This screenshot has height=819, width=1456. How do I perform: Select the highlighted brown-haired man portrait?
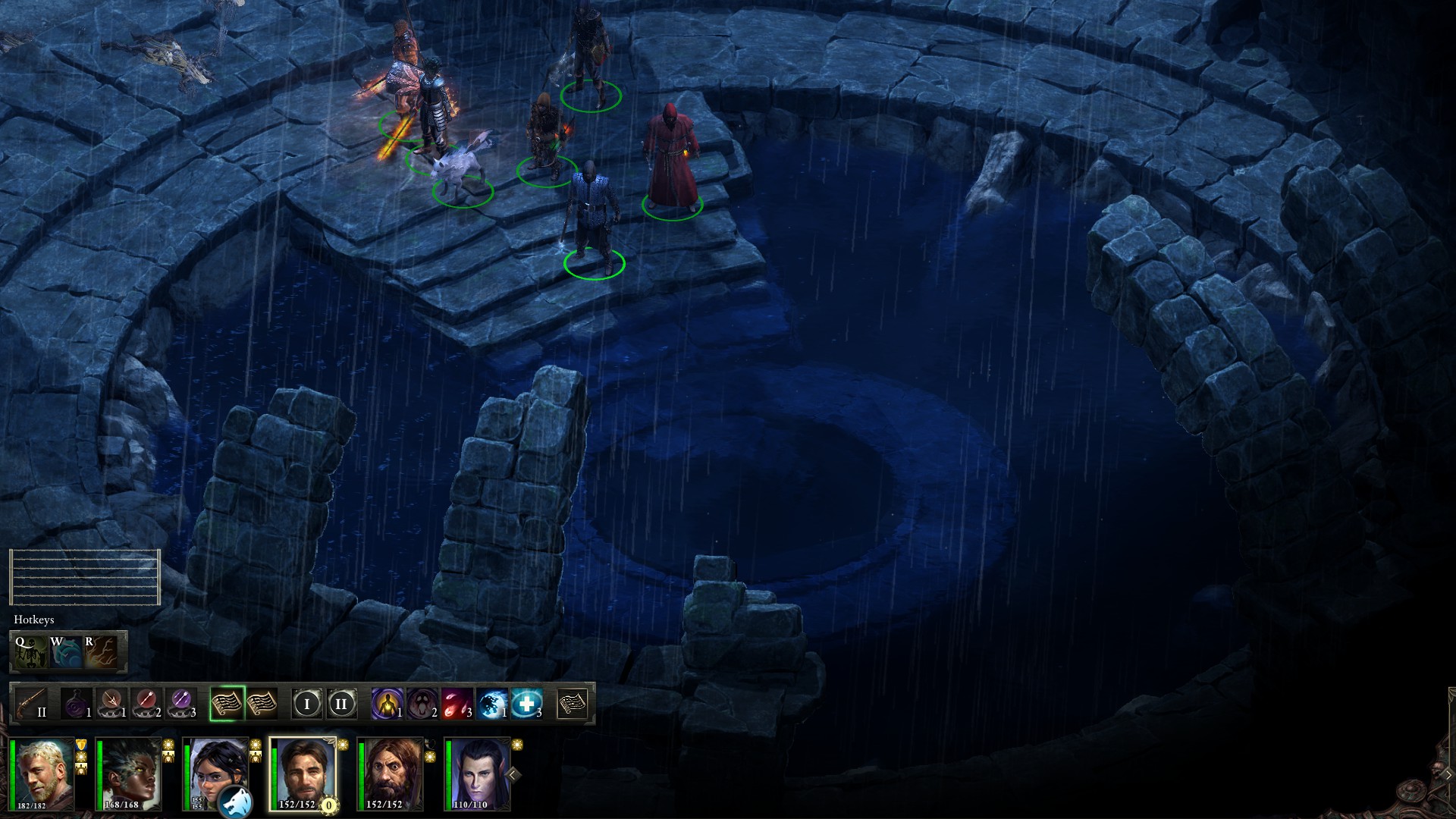[303, 773]
